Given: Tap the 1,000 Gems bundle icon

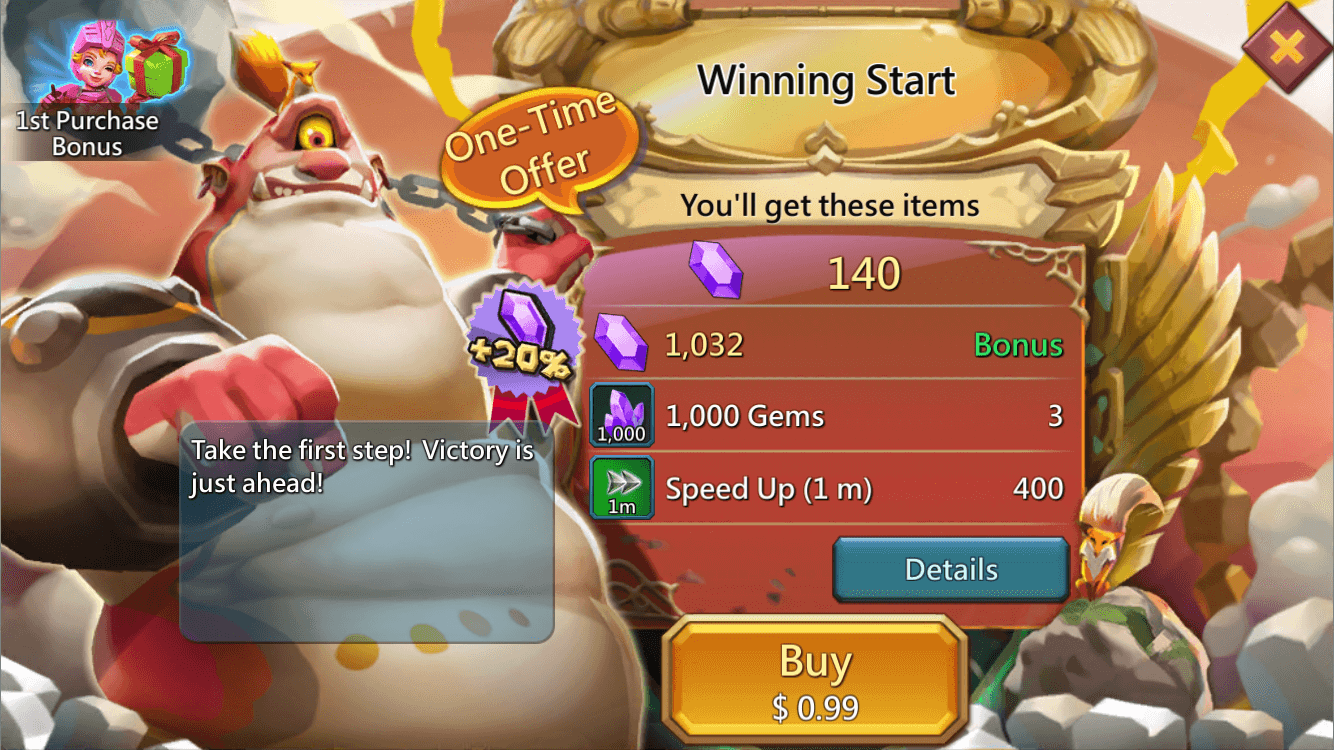Looking at the screenshot, I should pos(624,413).
